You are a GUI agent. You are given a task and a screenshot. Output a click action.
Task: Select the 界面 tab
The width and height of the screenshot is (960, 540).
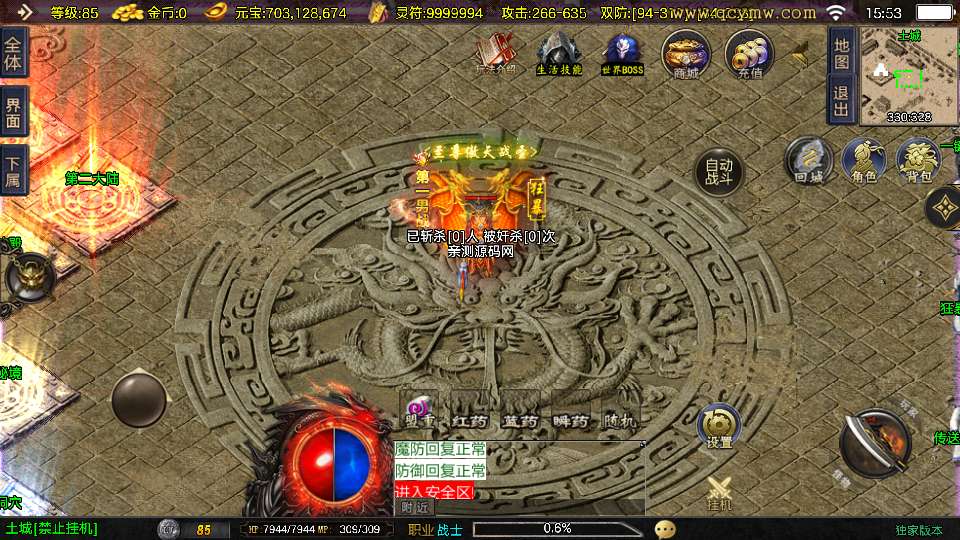pyautogui.click(x=13, y=110)
